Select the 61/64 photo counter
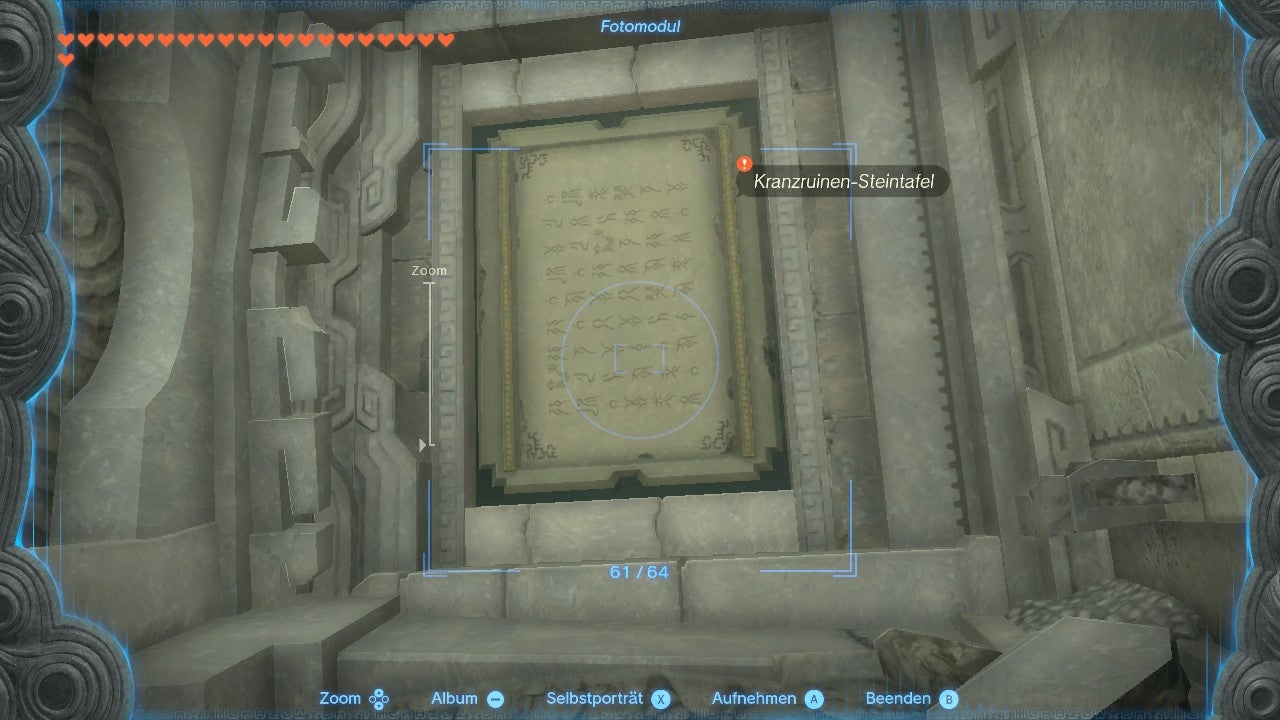Screen dimensions: 1280x720 pos(638,572)
